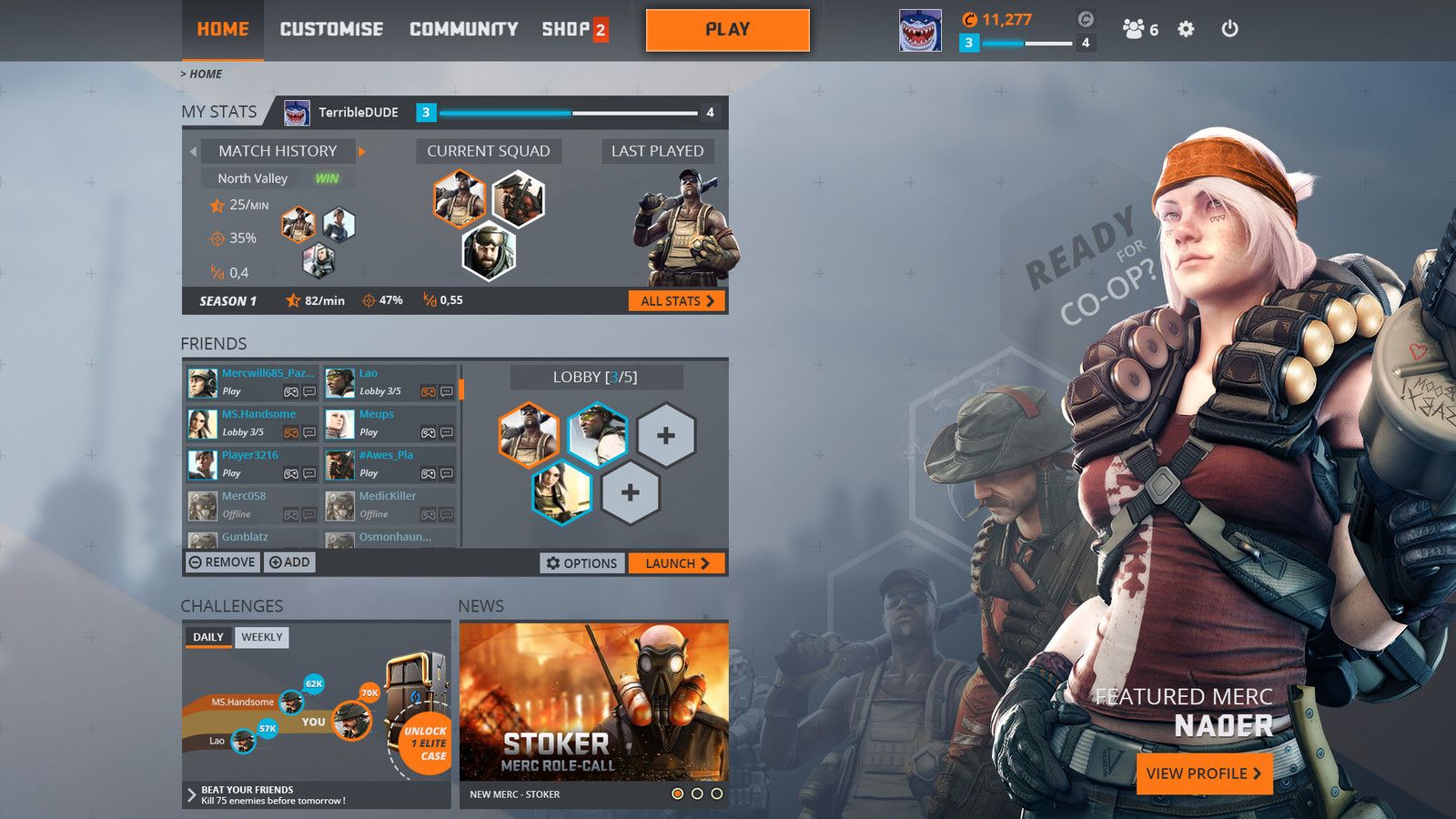Open the friends list via the people icon
The height and width of the screenshot is (819, 1456).
(1133, 29)
